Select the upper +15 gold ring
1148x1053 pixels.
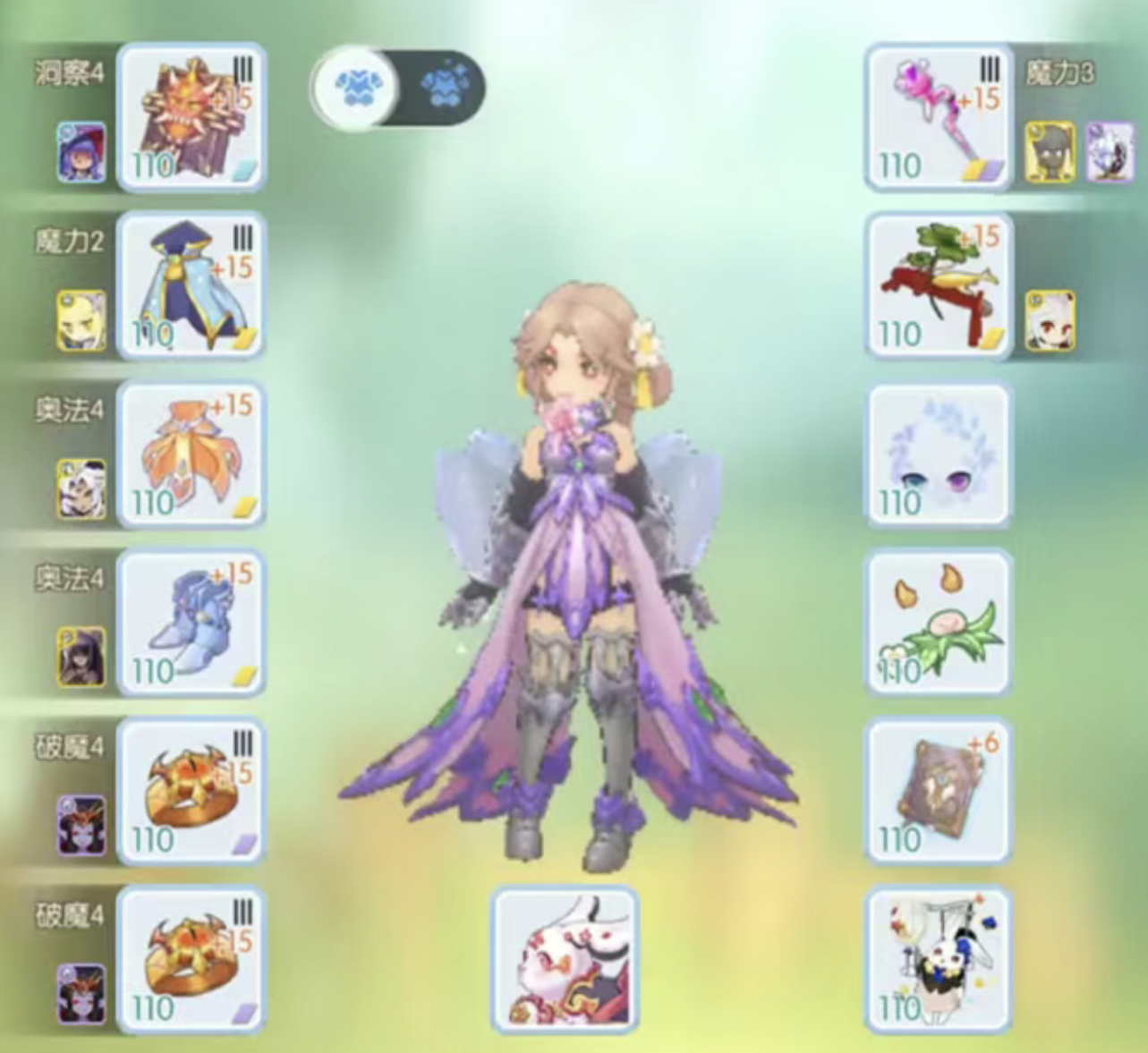[x=191, y=792]
